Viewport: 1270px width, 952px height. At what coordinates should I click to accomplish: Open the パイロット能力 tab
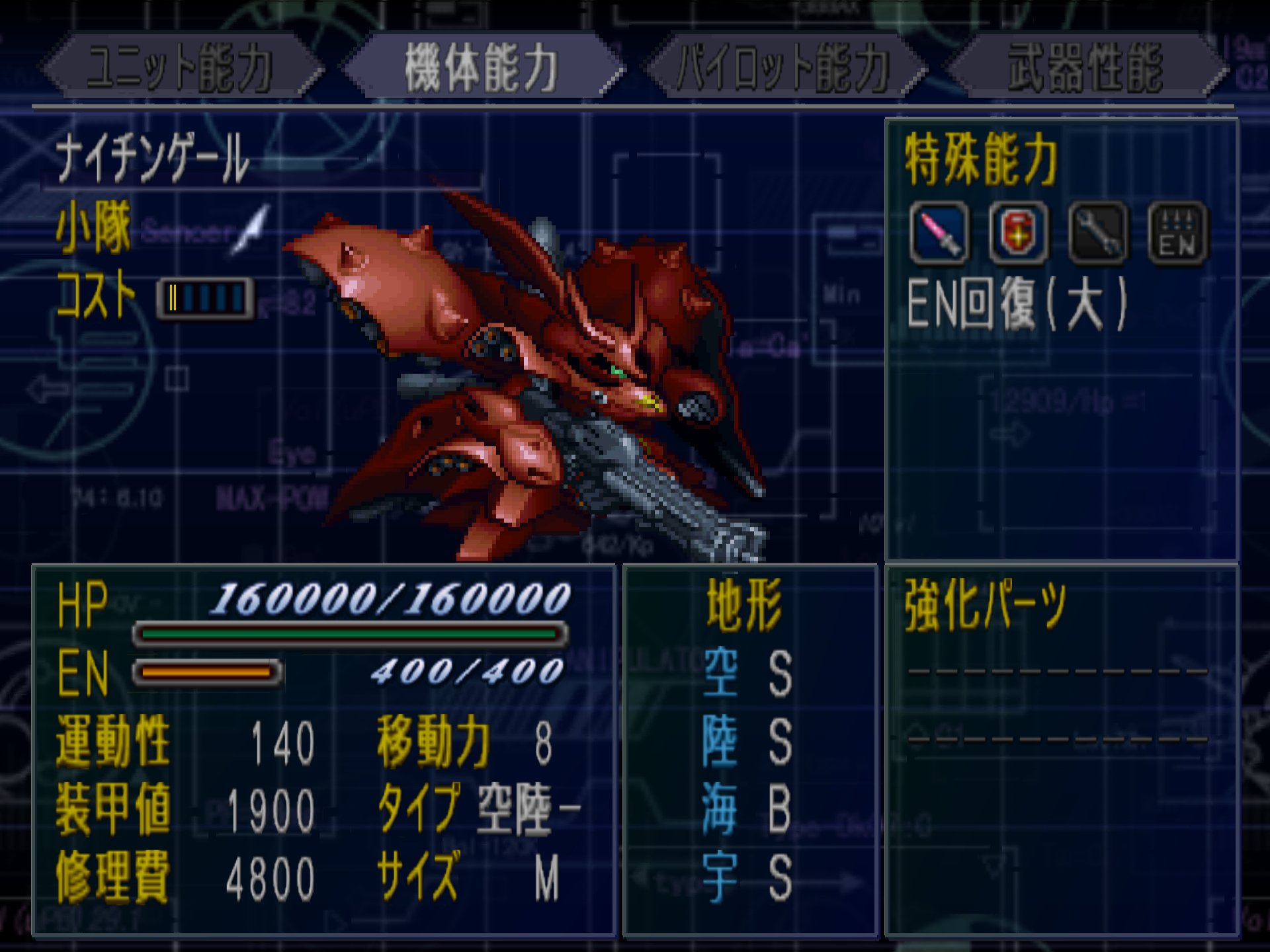783,67
